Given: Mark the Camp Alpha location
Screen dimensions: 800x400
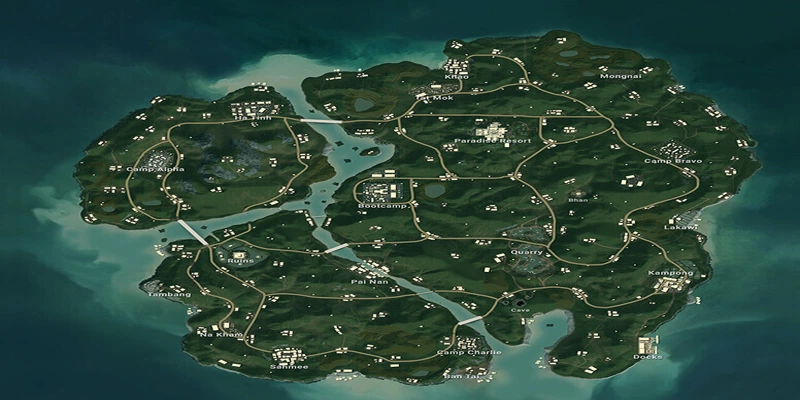Looking at the screenshot, I should tap(149, 170).
